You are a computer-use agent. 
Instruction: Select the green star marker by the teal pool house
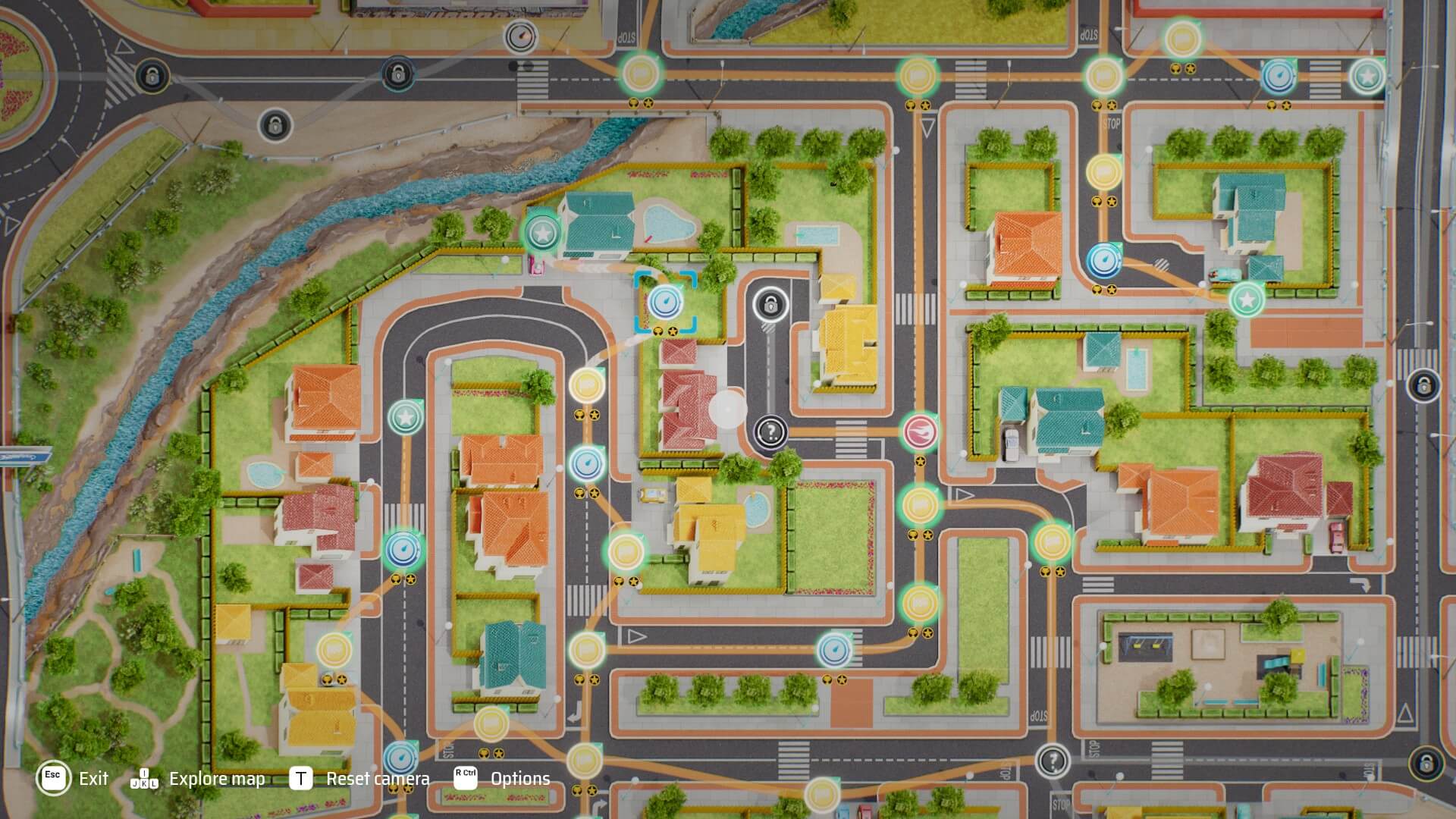[x=541, y=233]
